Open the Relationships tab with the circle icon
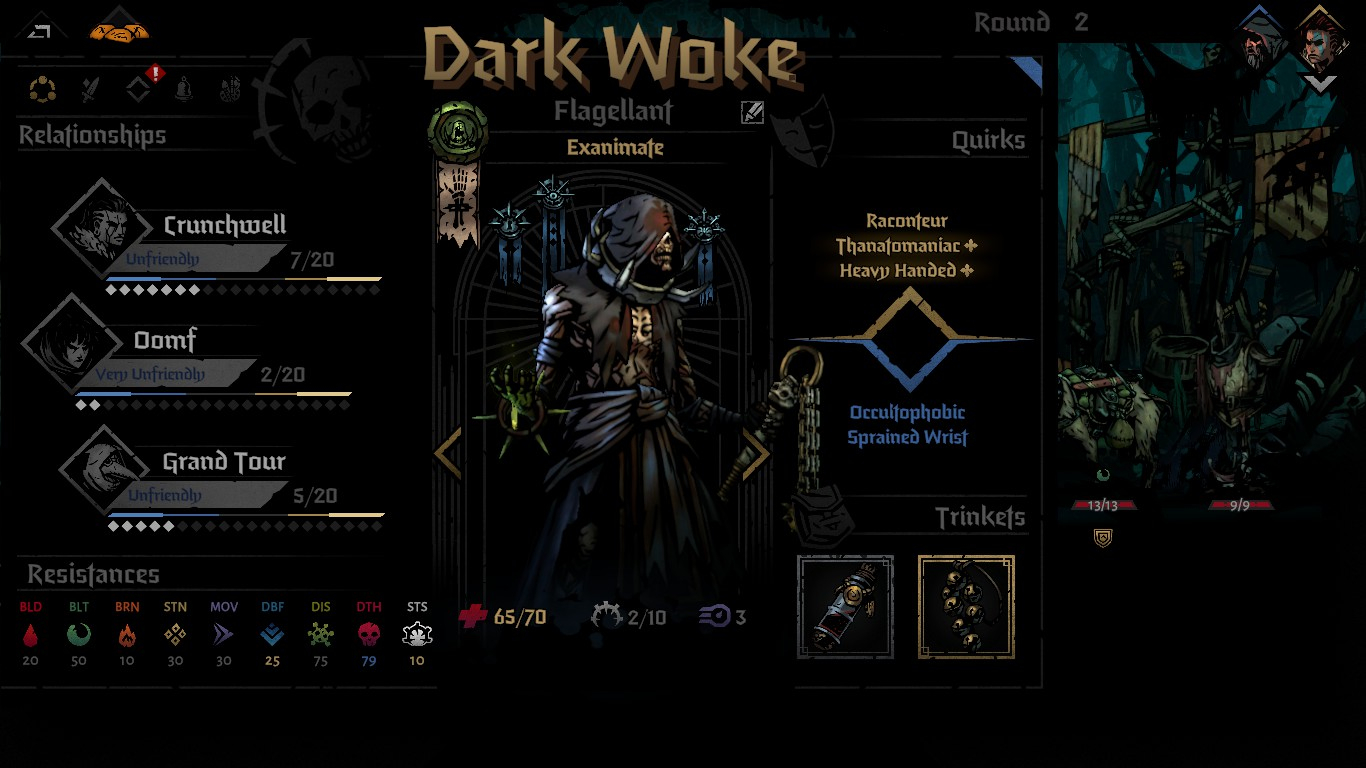This screenshot has height=768, width=1366. pyautogui.click(x=42, y=90)
